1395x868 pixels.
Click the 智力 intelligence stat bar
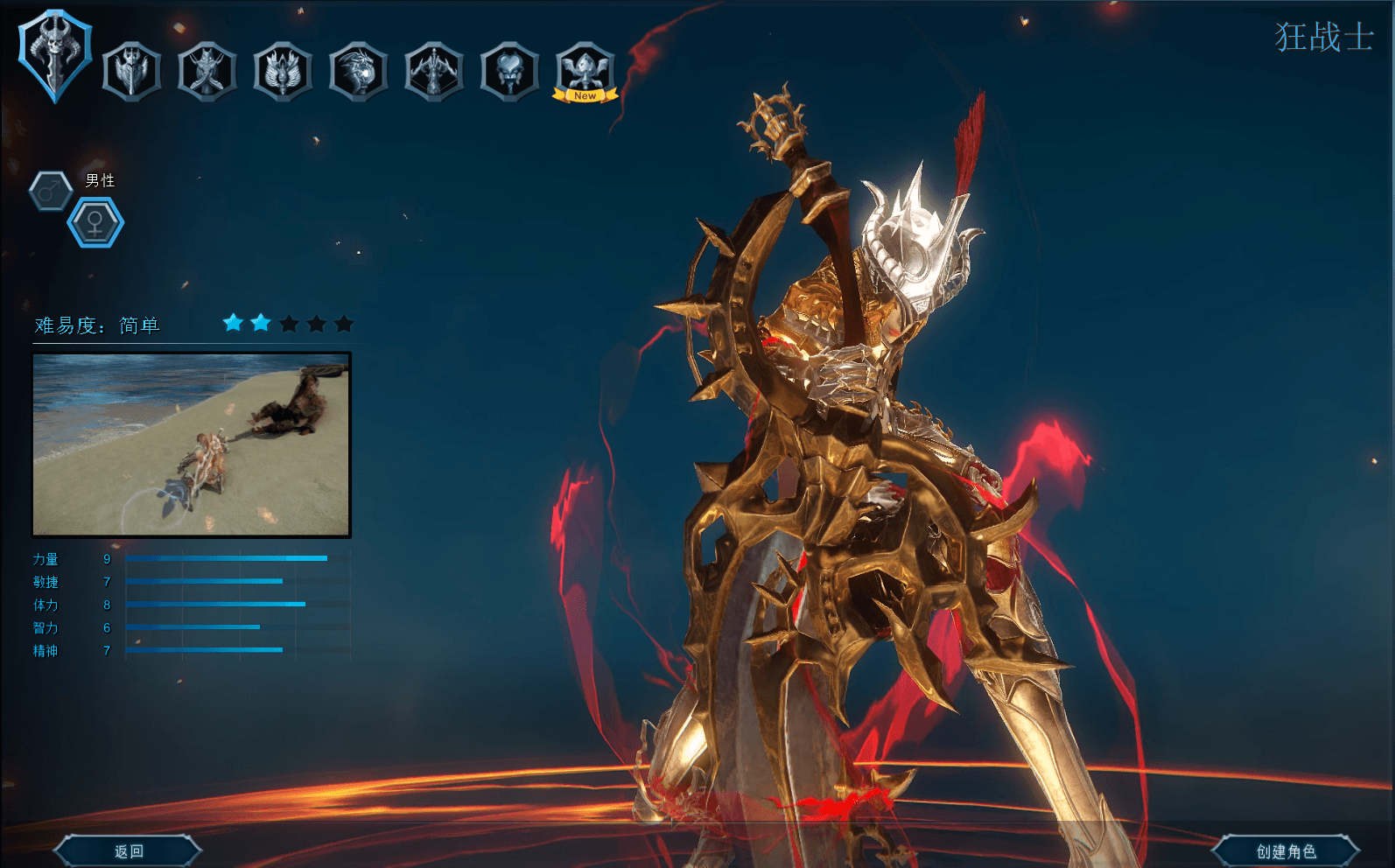coord(193,627)
